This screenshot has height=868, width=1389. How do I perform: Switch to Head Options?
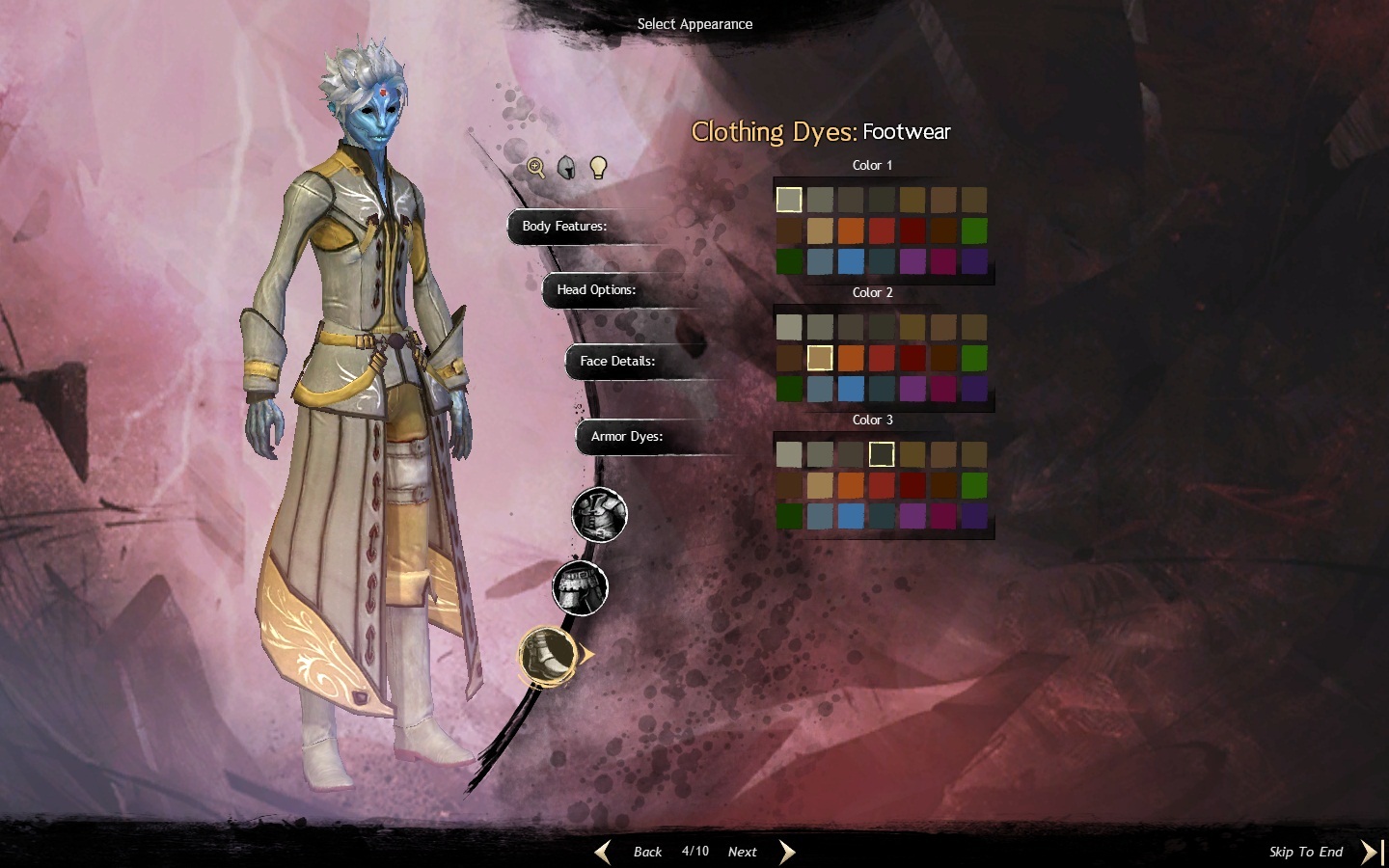click(x=596, y=290)
